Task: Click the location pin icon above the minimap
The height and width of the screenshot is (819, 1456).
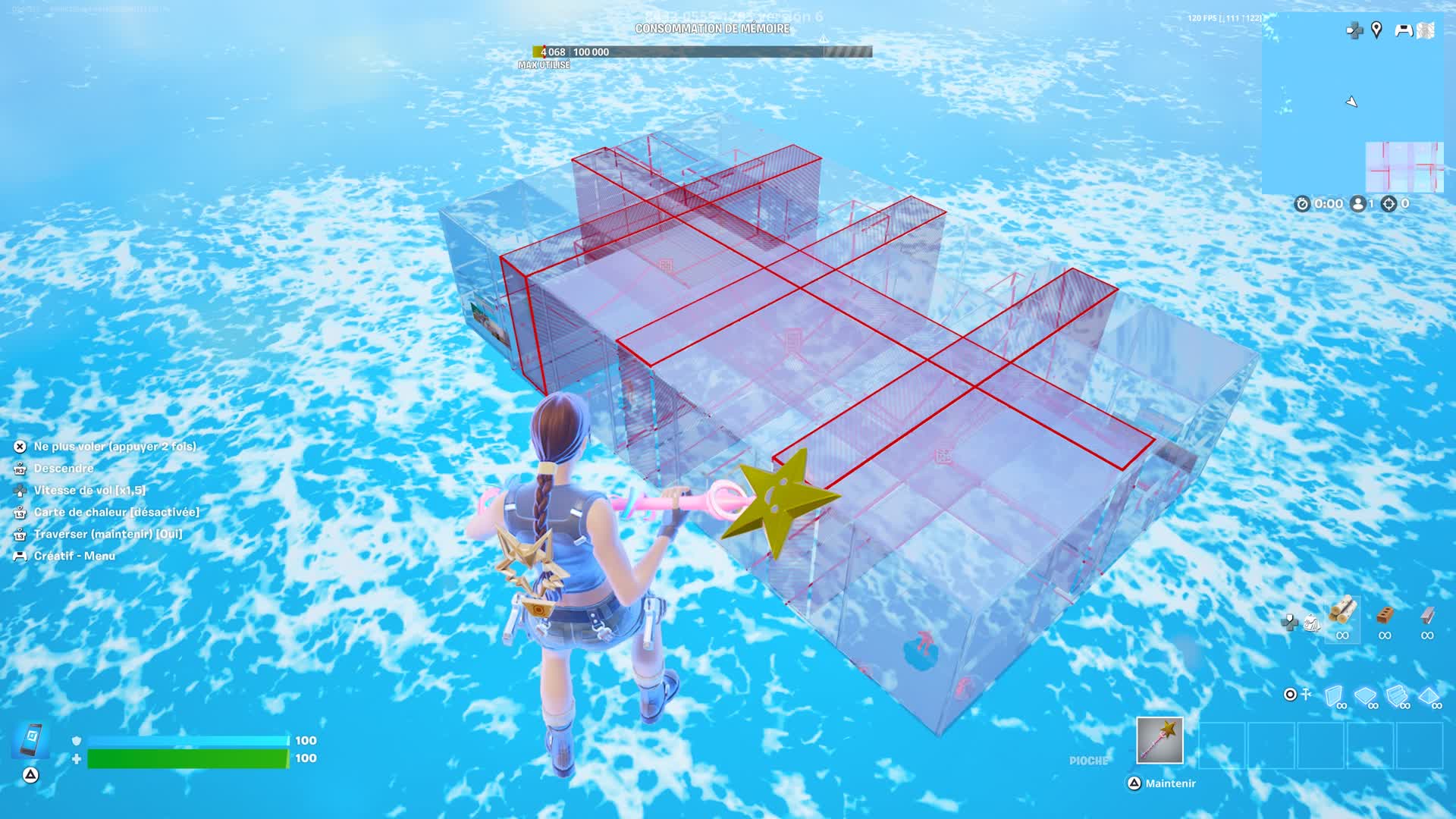Action: pyautogui.click(x=1376, y=30)
